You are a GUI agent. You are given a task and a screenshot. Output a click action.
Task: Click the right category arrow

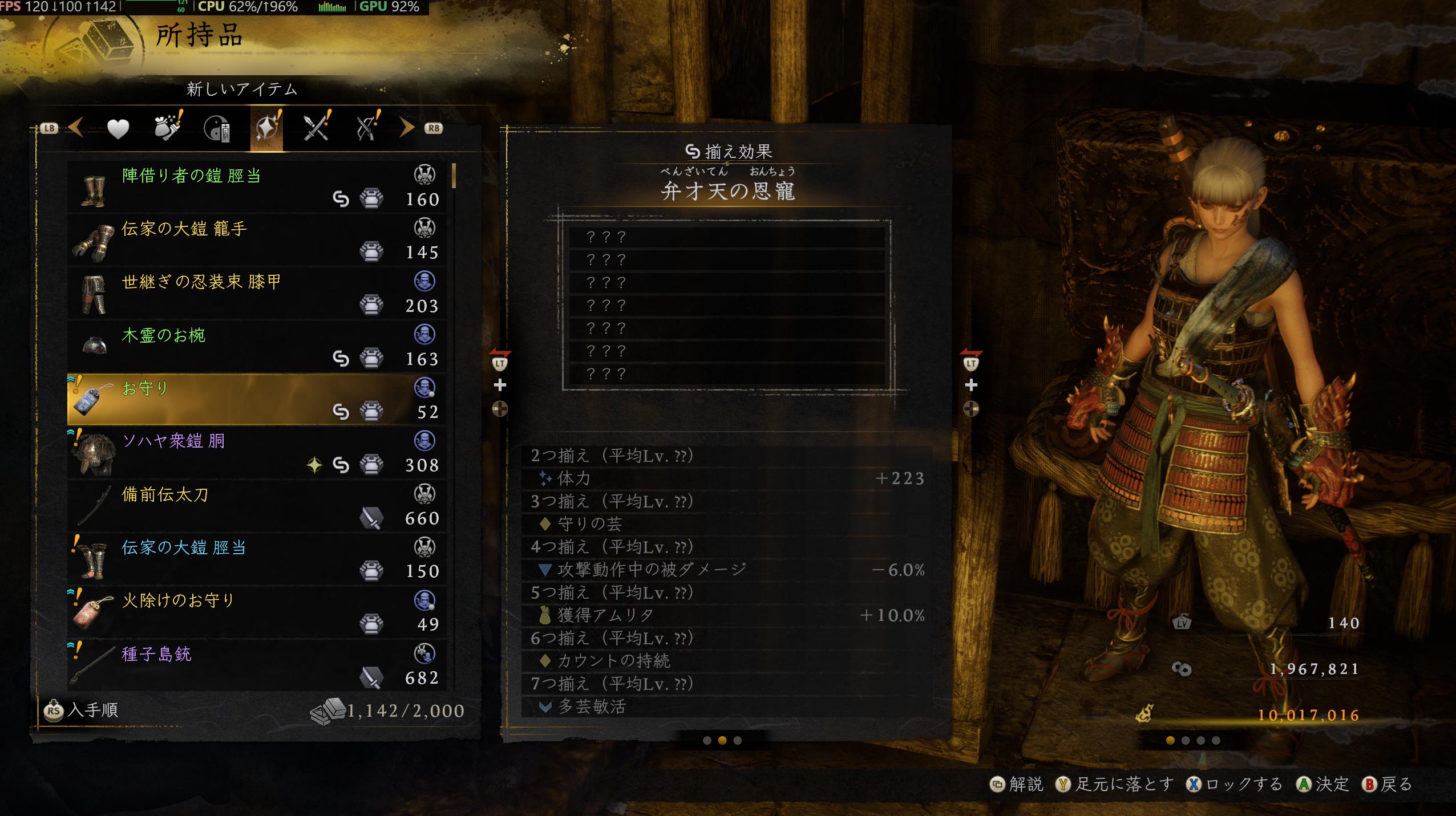[x=406, y=128]
